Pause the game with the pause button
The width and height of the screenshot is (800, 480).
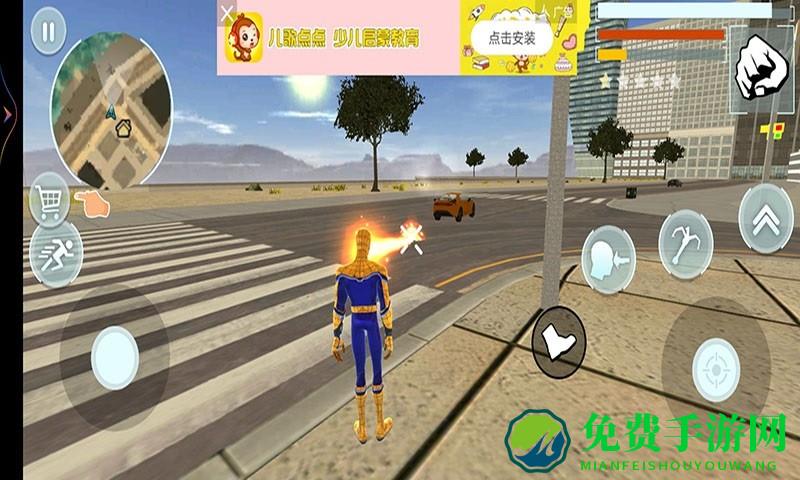pos(47,32)
